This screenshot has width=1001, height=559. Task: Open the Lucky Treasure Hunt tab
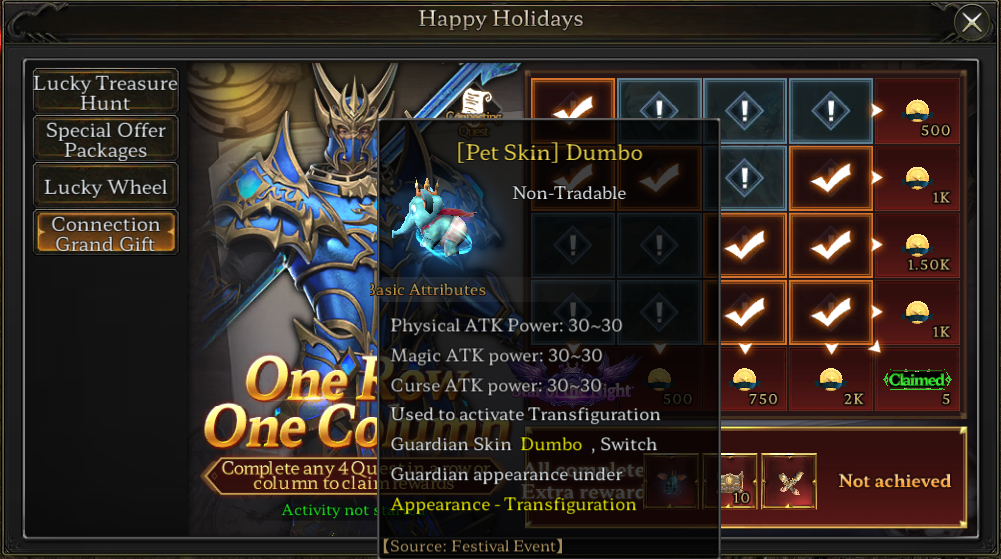tap(105, 93)
